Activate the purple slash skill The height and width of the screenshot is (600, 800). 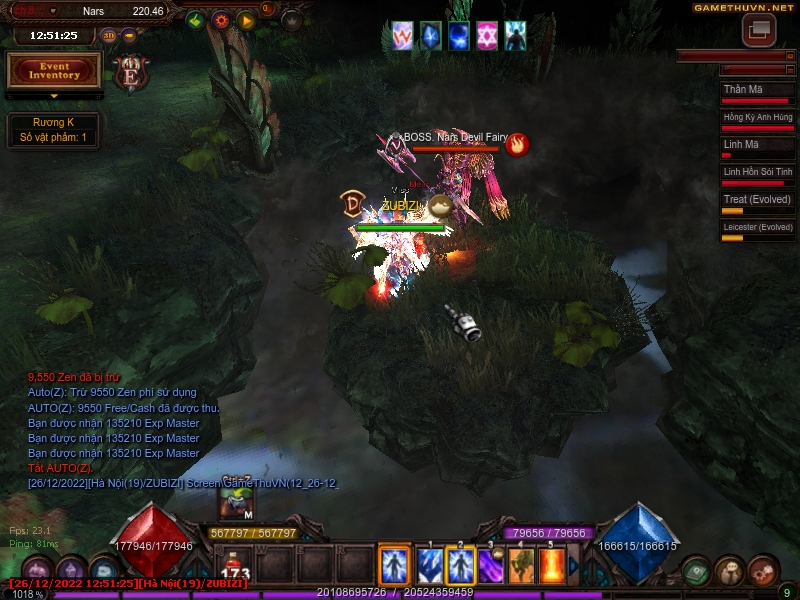click(x=490, y=566)
